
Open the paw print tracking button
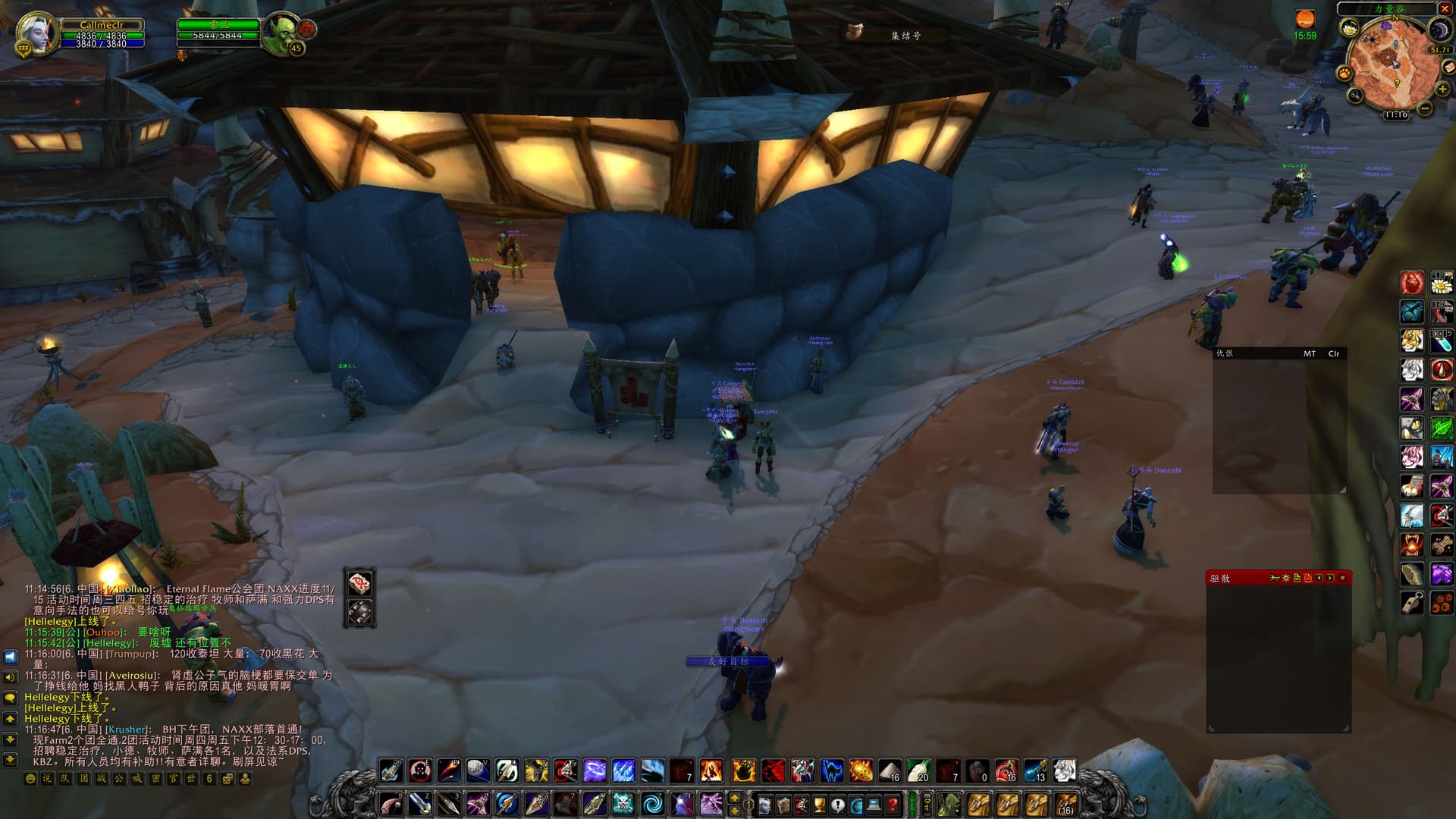tap(1345, 74)
